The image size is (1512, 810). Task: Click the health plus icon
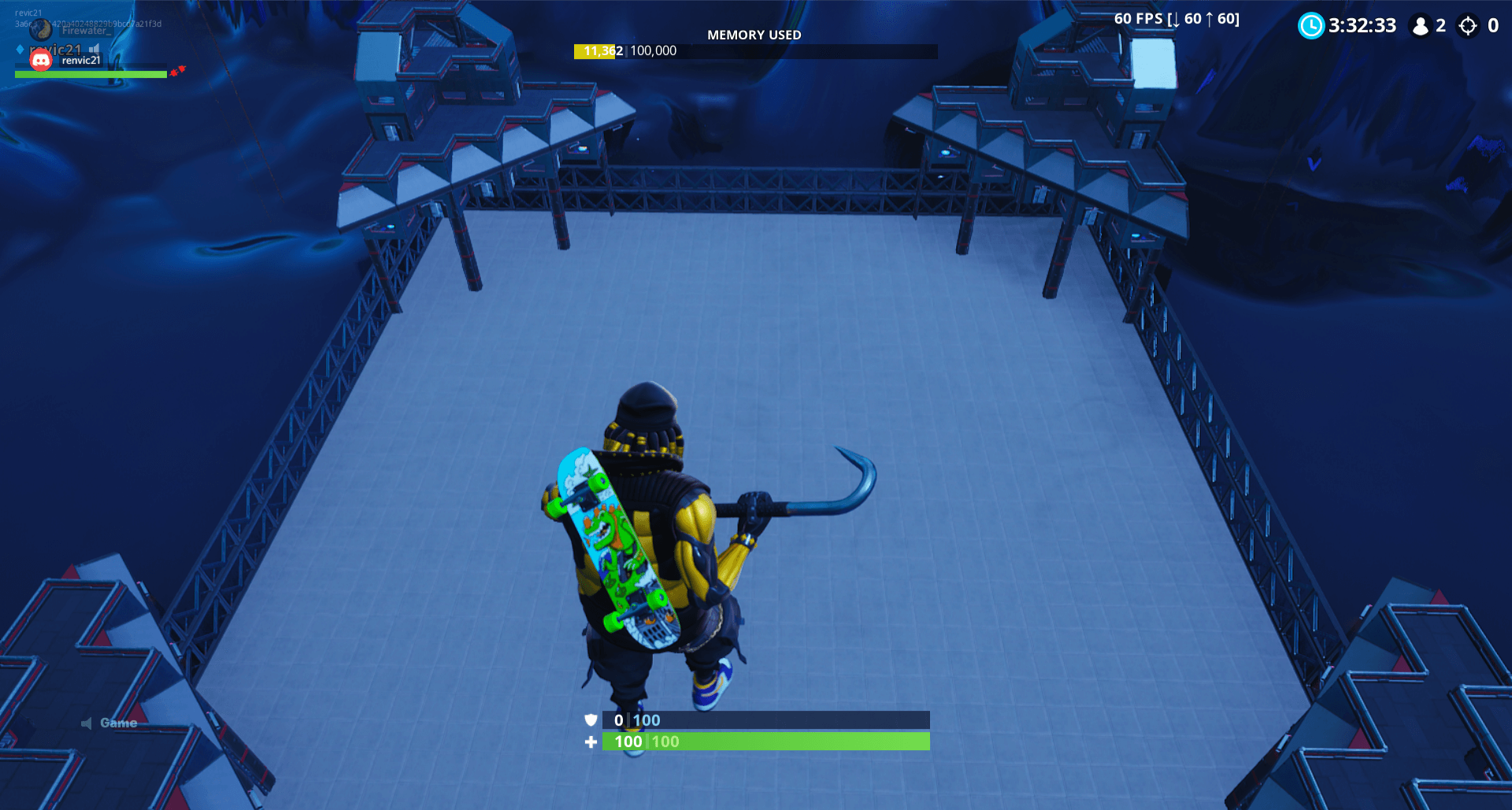590,742
